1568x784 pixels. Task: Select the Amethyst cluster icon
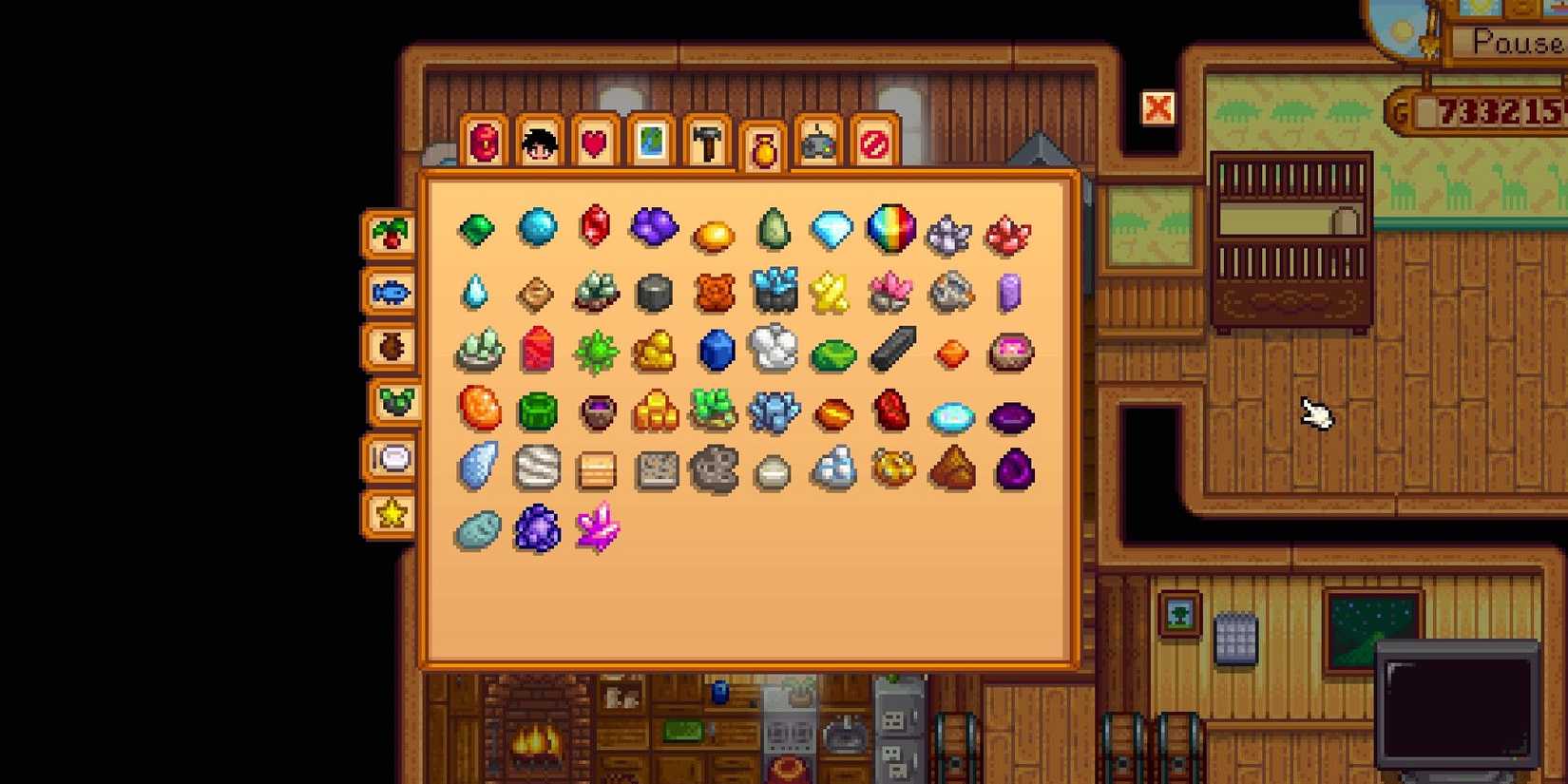click(x=654, y=228)
